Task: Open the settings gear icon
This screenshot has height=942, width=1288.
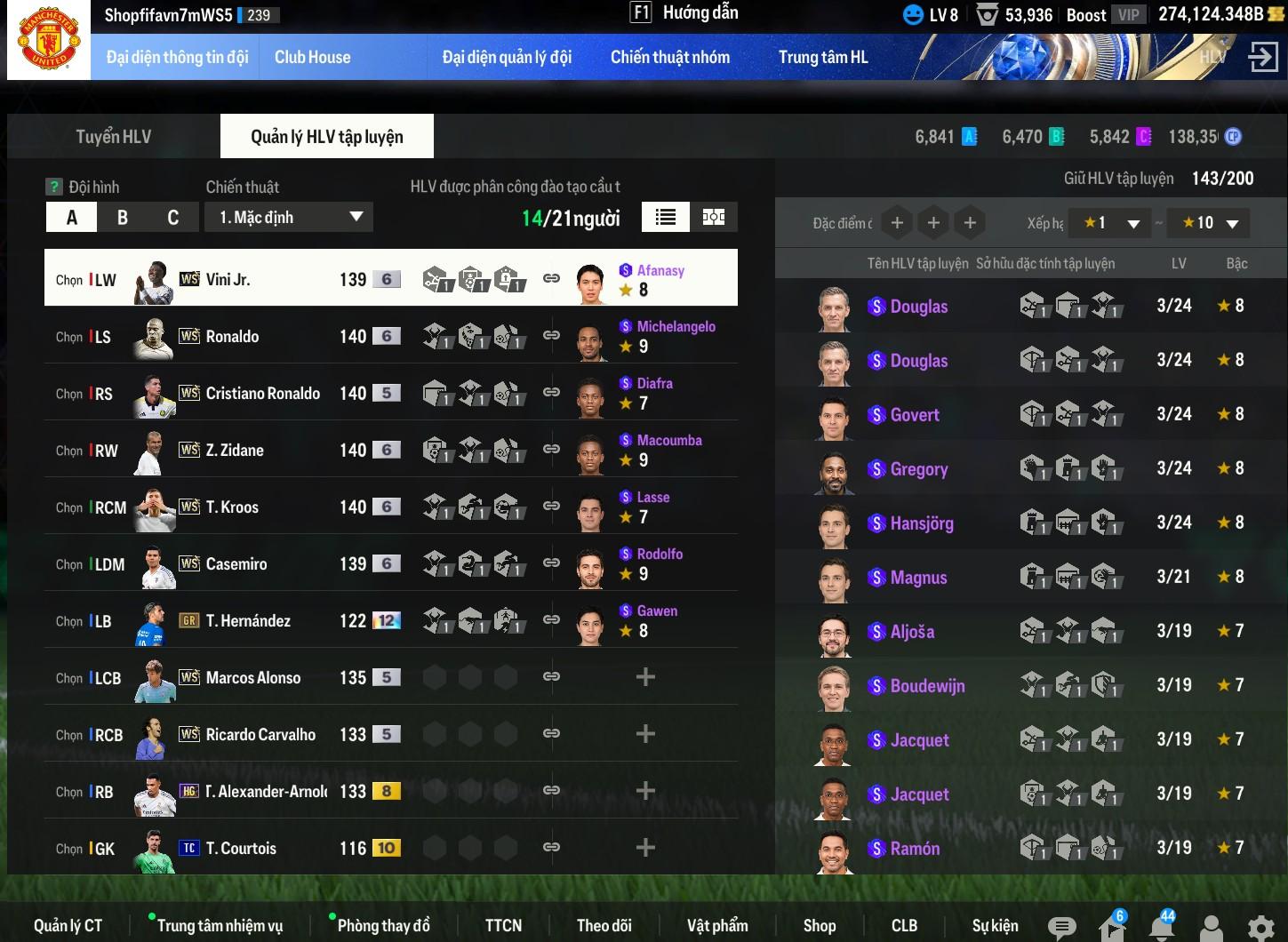Action: (1260, 928)
